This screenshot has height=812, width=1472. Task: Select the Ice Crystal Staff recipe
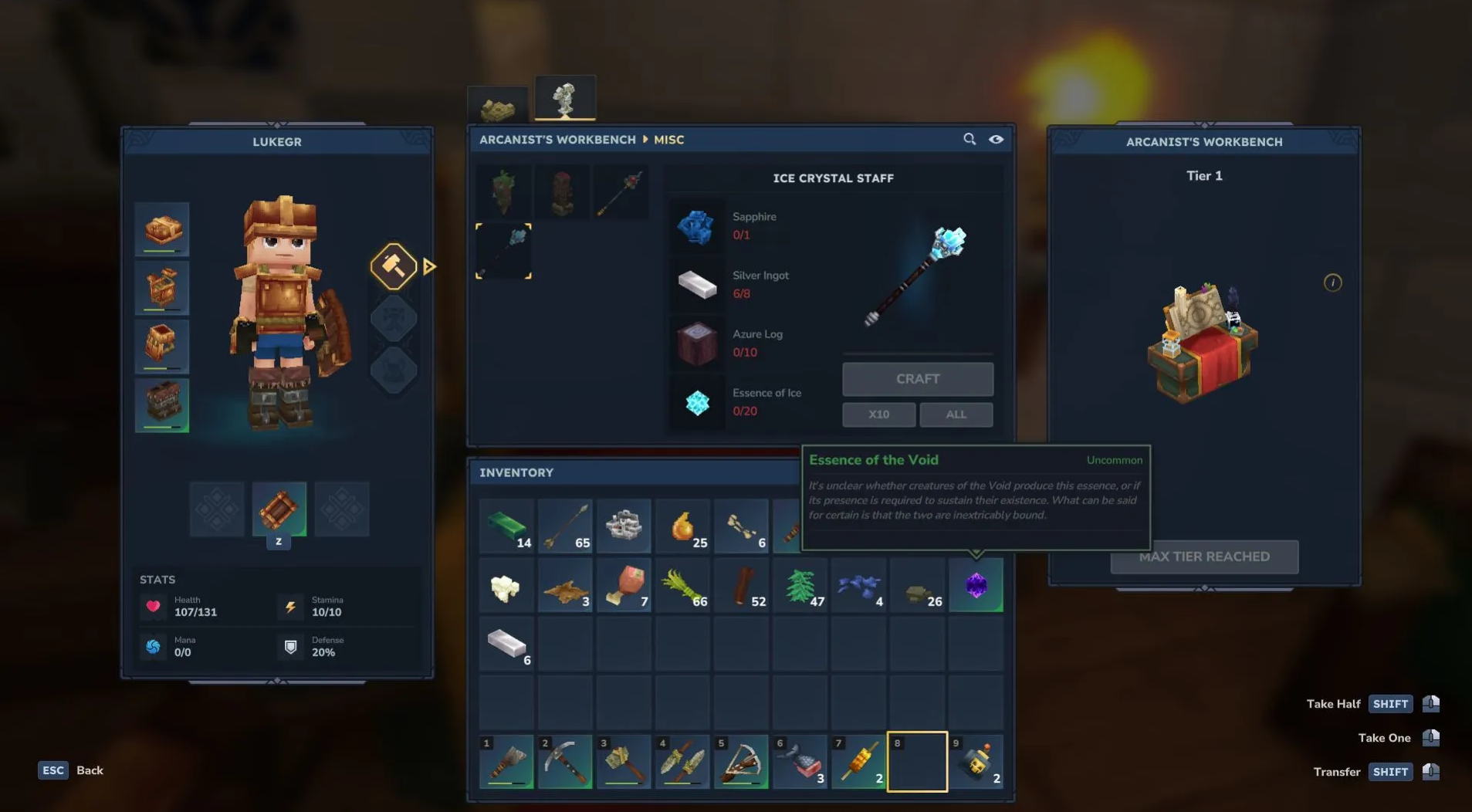click(x=503, y=251)
